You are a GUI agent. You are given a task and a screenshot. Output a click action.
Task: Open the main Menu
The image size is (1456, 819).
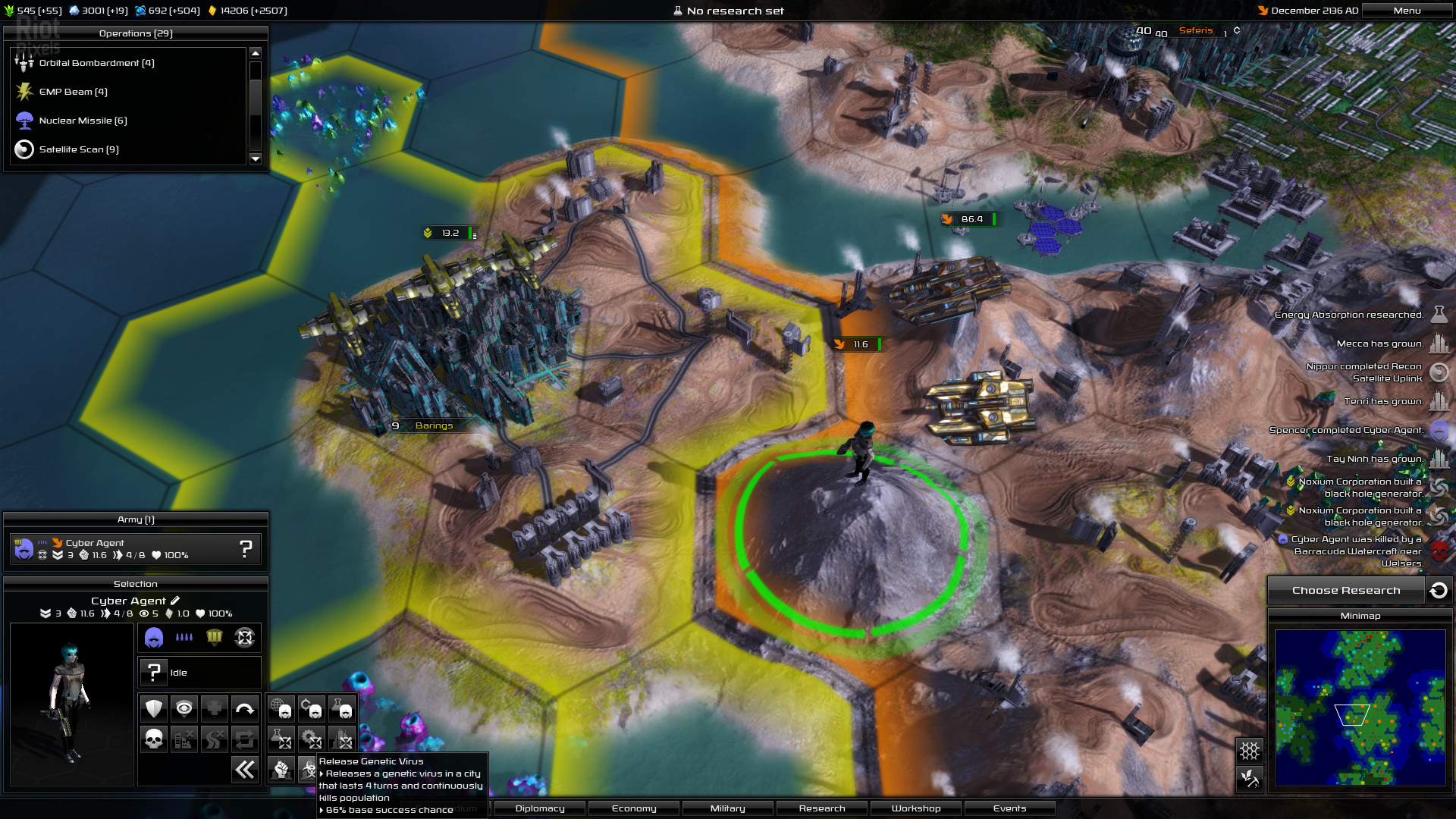(x=1407, y=11)
